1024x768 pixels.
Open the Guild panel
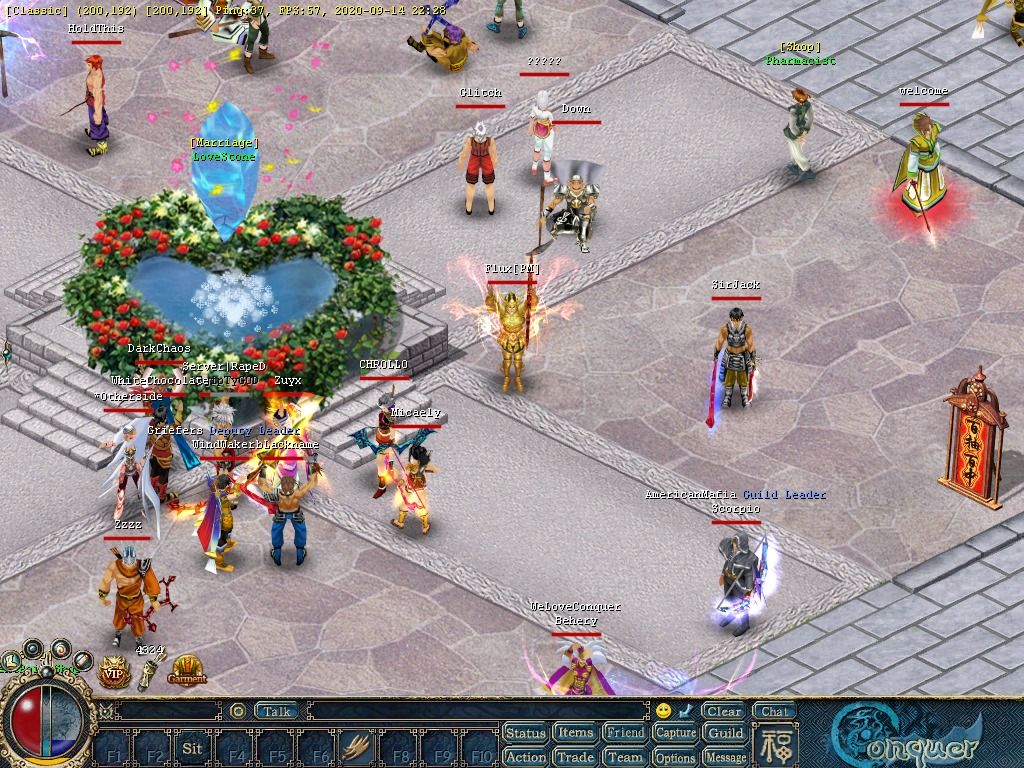click(726, 733)
